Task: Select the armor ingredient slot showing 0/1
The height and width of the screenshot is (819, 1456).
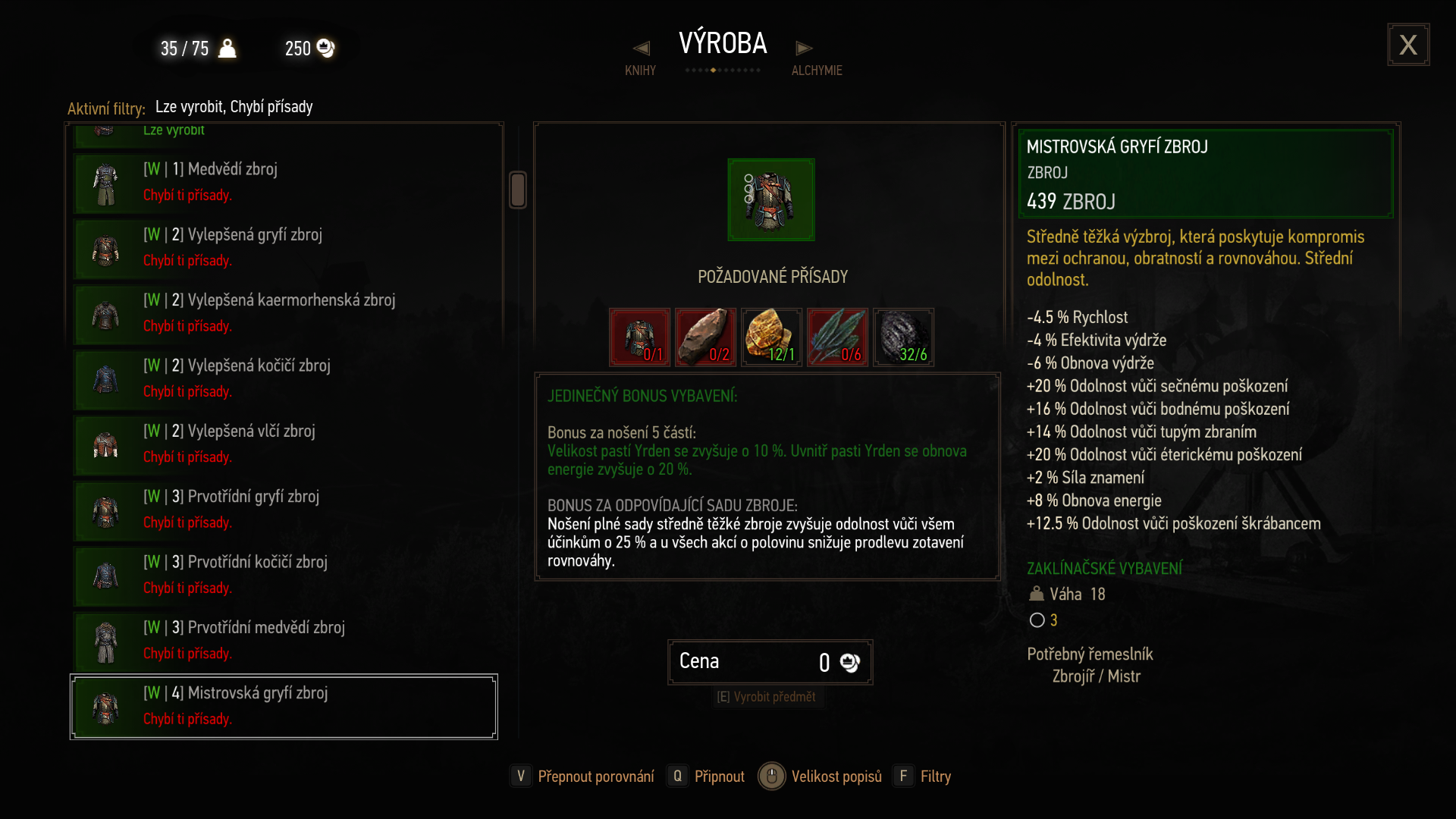Action: pos(639,337)
